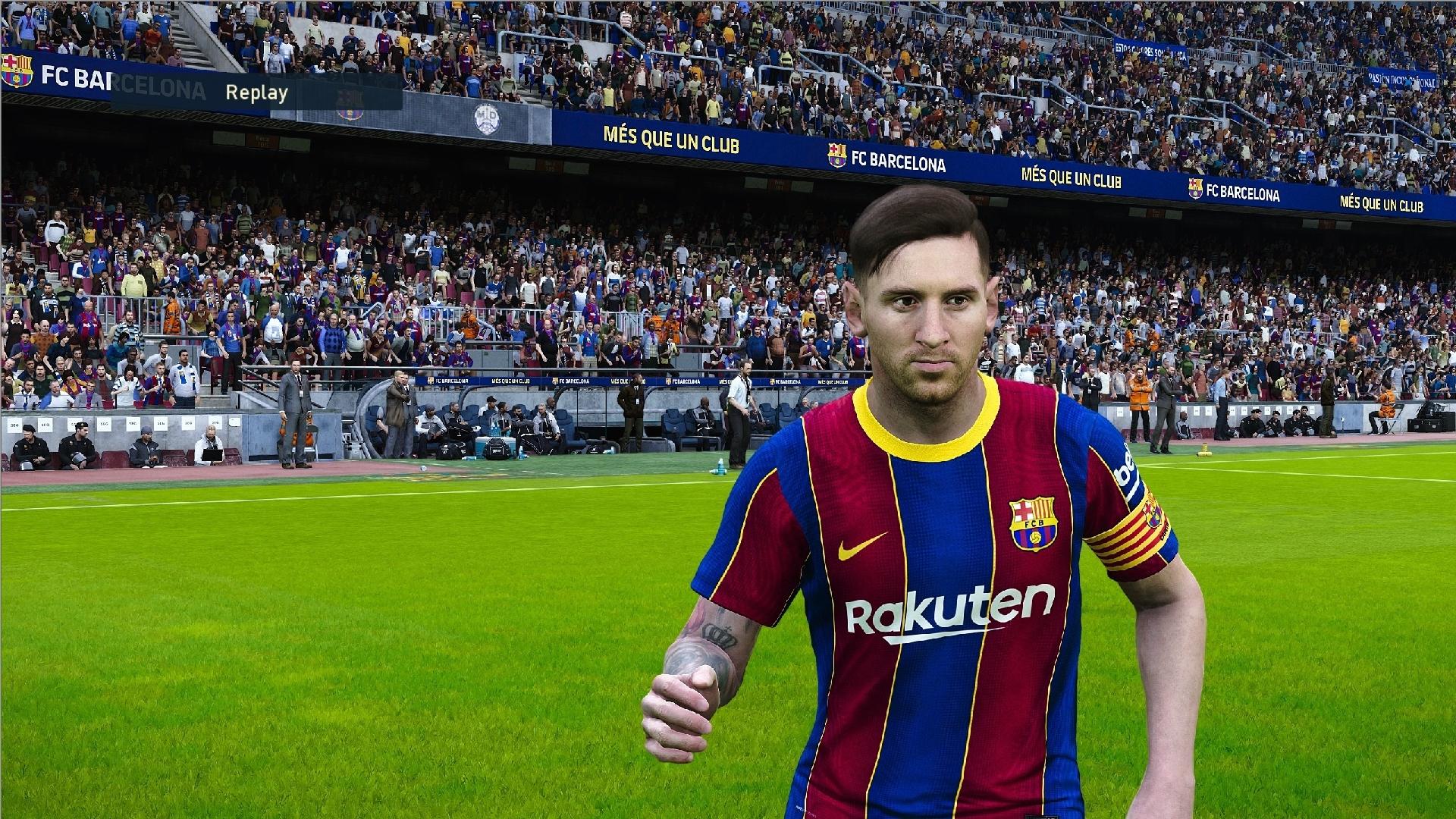Click the Replay indicator label
Image resolution: width=1456 pixels, height=819 pixels.
[x=256, y=93]
